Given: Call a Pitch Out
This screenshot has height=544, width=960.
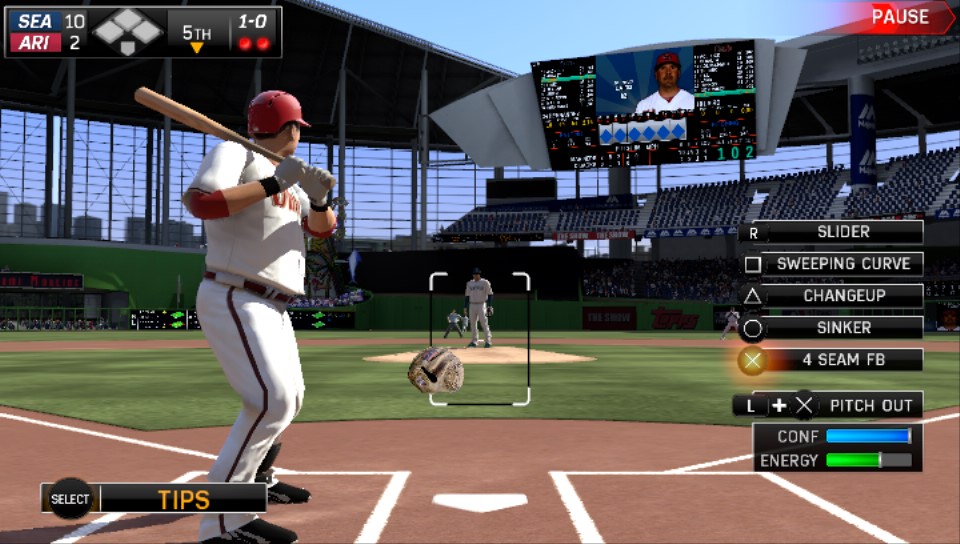Looking at the screenshot, I should coord(868,405).
